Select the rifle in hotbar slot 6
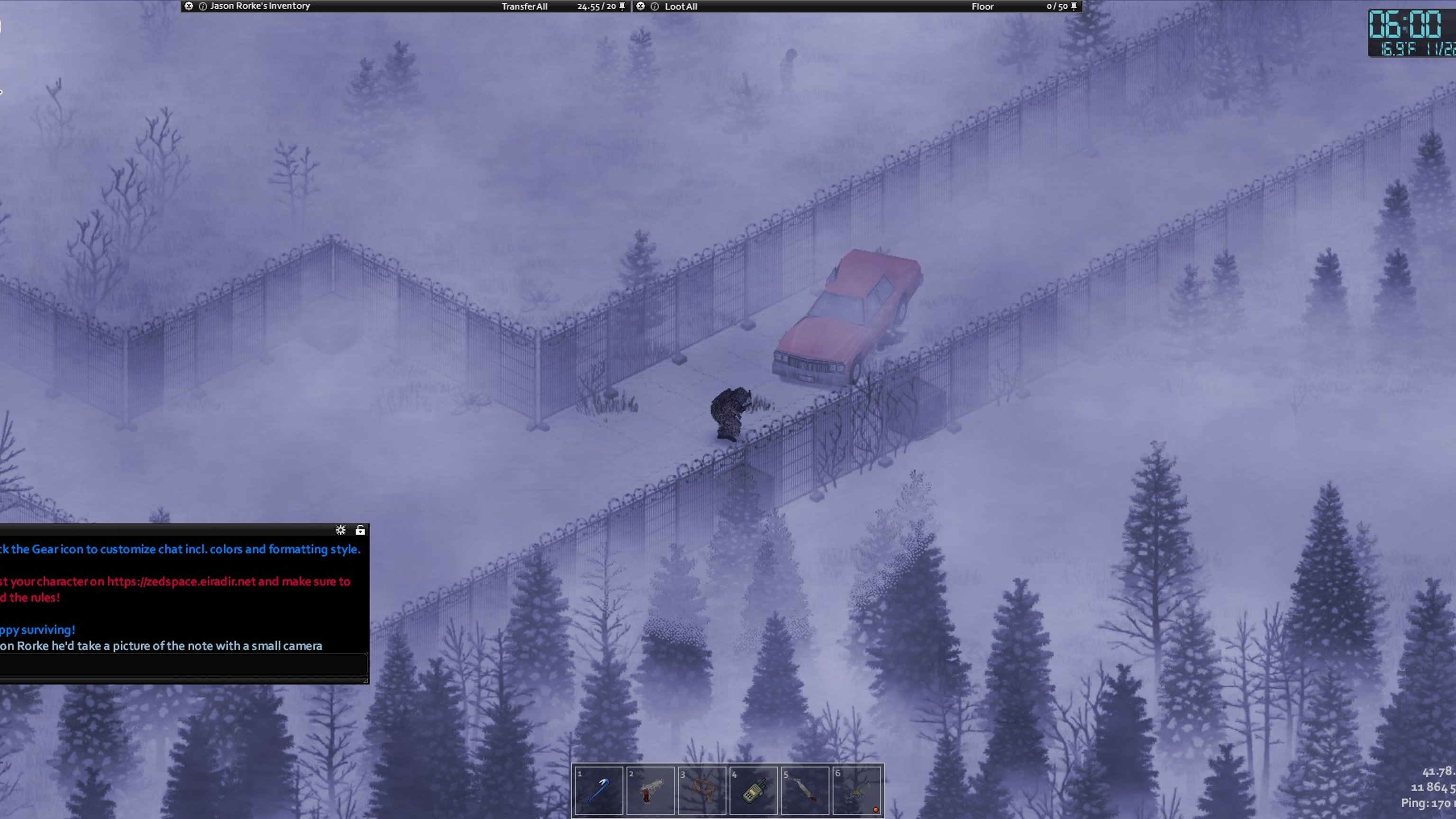 tap(857, 790)
